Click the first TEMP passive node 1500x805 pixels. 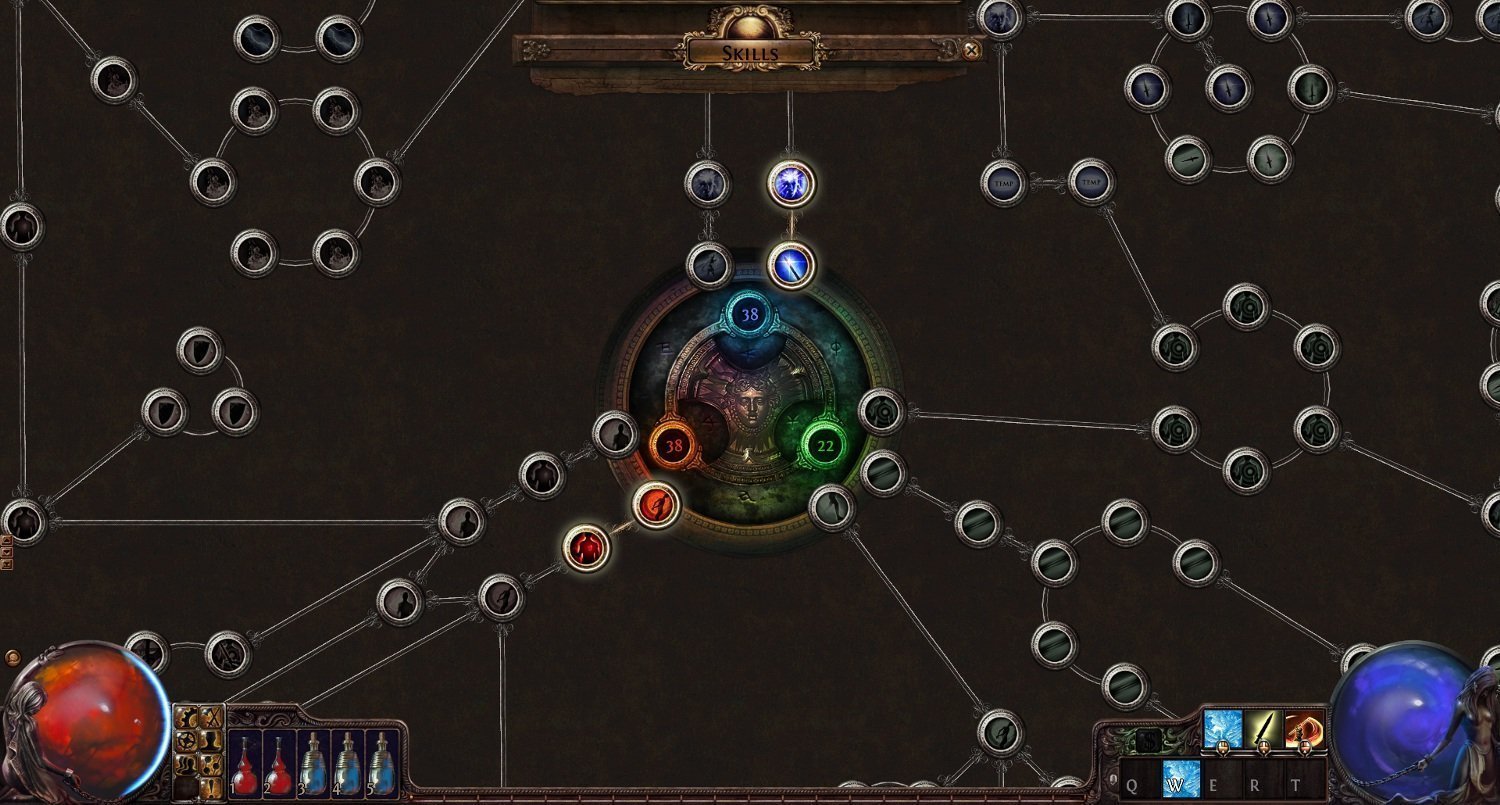[x=1004, y=183]
